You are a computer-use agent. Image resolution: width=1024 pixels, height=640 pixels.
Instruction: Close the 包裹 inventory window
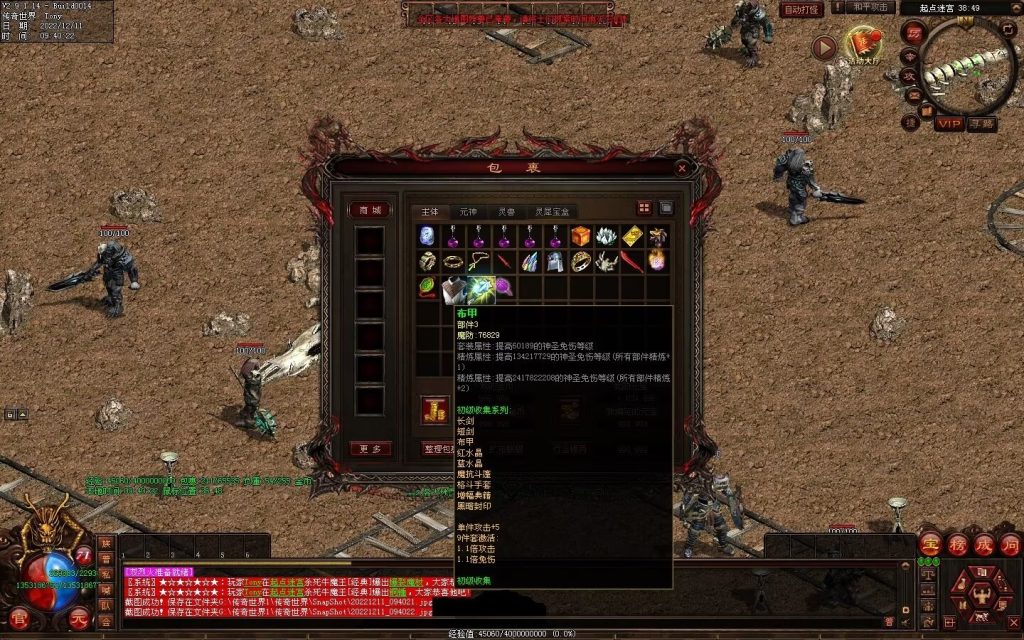pos(682,168)
